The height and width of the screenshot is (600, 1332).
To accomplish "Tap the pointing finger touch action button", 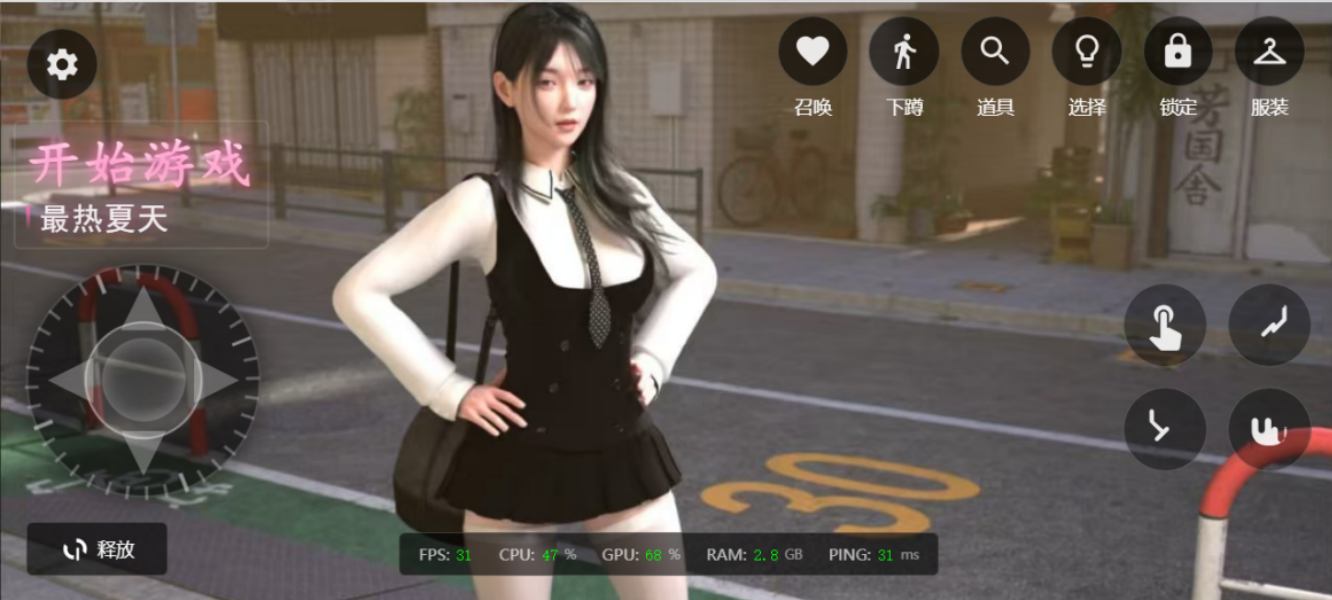I will [1164, 325].
